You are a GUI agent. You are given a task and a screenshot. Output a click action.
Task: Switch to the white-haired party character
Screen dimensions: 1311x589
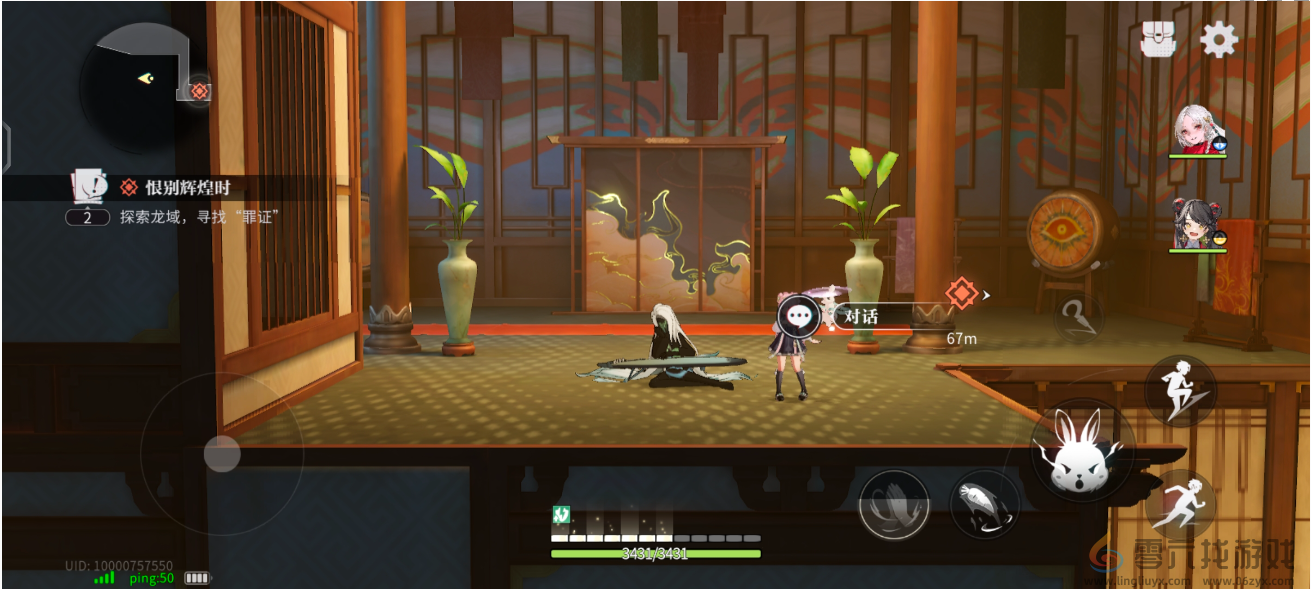click(x=1198, y=131)
